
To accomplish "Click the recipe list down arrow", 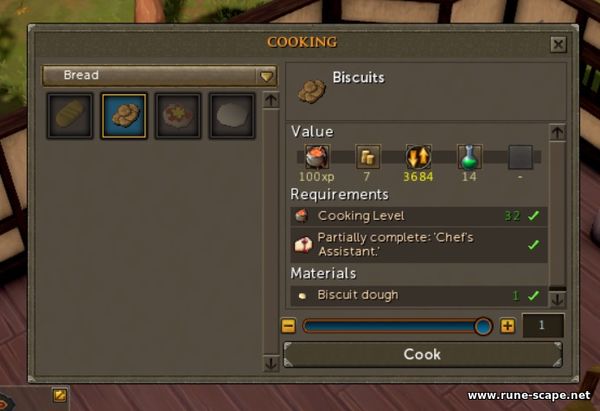I will click(x=270, y=364).
